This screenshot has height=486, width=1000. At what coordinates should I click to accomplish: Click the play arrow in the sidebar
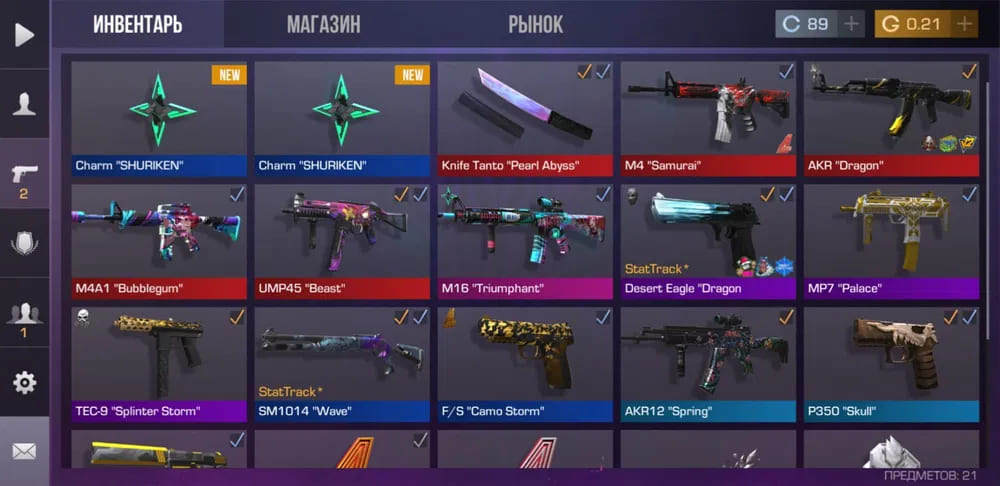24,35
